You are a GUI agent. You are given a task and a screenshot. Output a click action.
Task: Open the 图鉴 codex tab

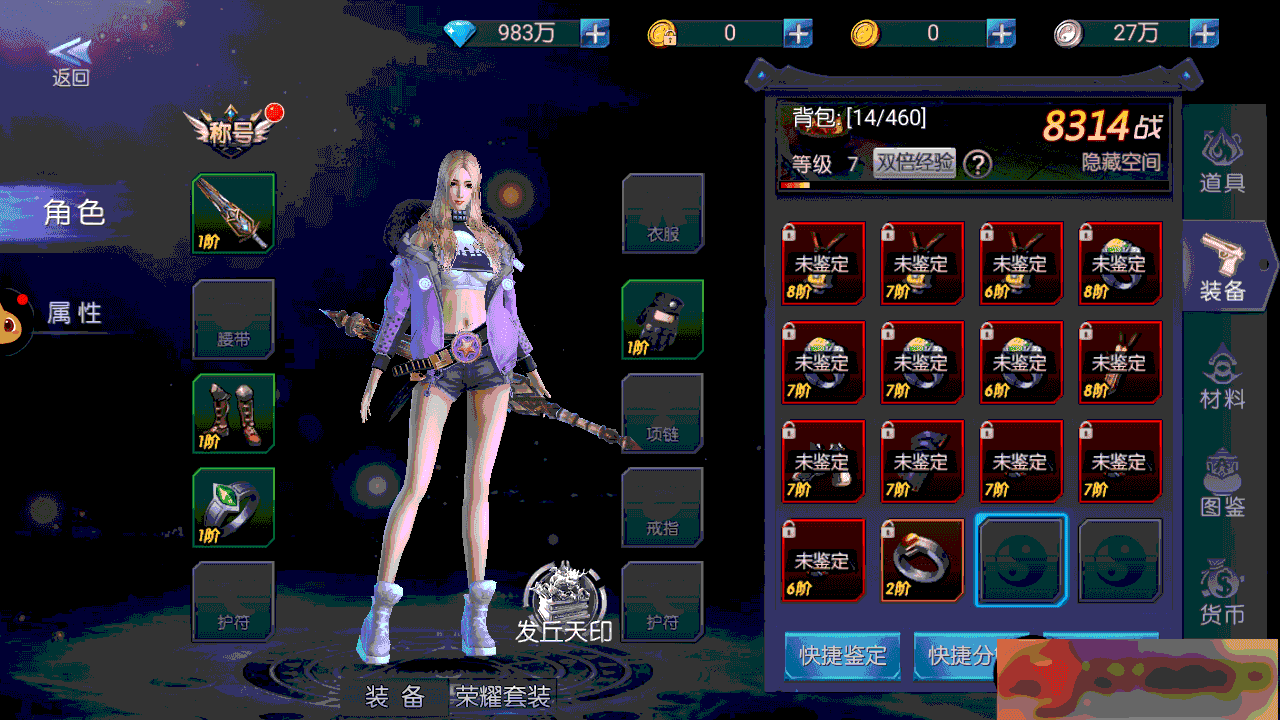click(x=1222, y=485)
